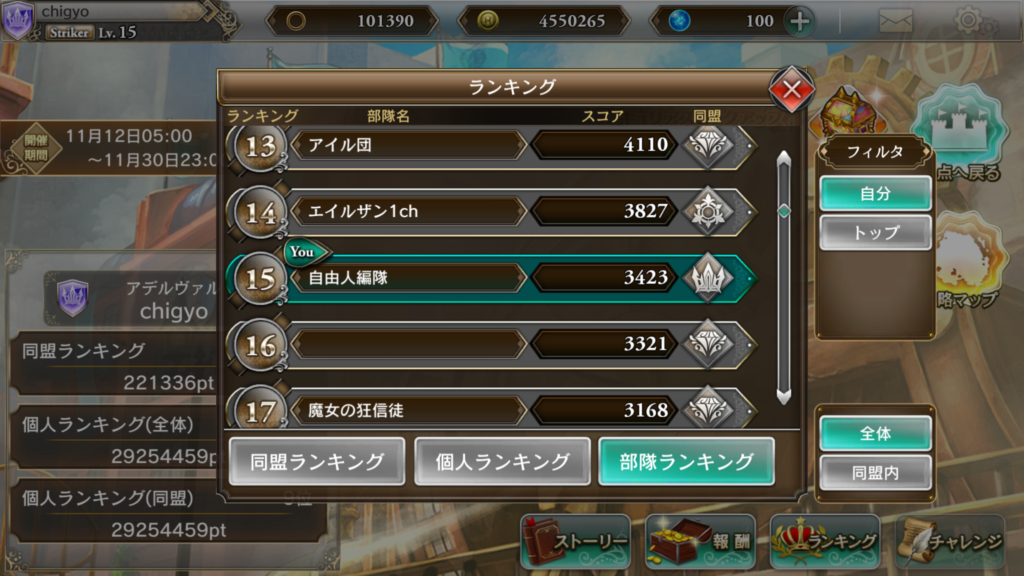This screenshot has width=1024, height=576.
Task: Open the チャレンジ menu
Action: (x=950, y=542)
